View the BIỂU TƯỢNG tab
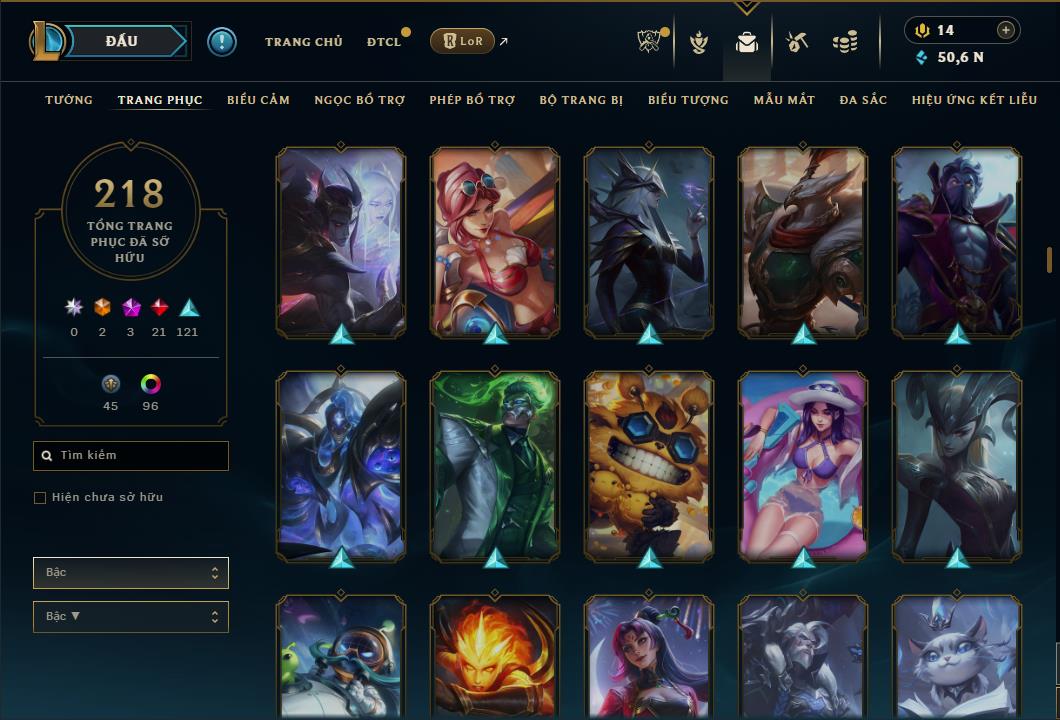The image size is (1060, 720). coord(688,100)
